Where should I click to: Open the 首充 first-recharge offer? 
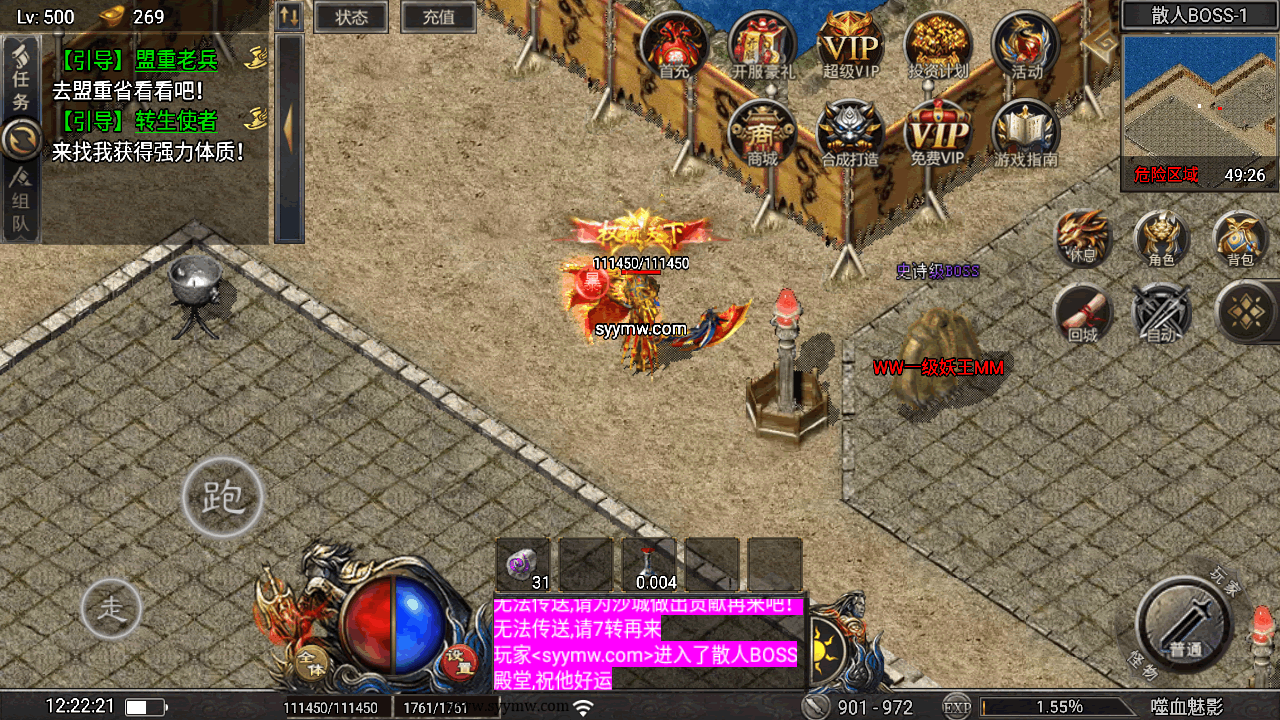pos(674,45)
